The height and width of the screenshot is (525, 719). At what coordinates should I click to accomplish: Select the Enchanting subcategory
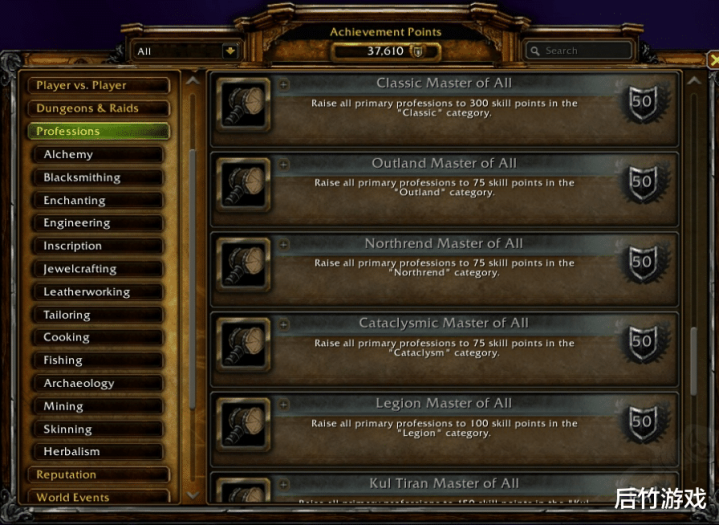(x=100, y=200)
